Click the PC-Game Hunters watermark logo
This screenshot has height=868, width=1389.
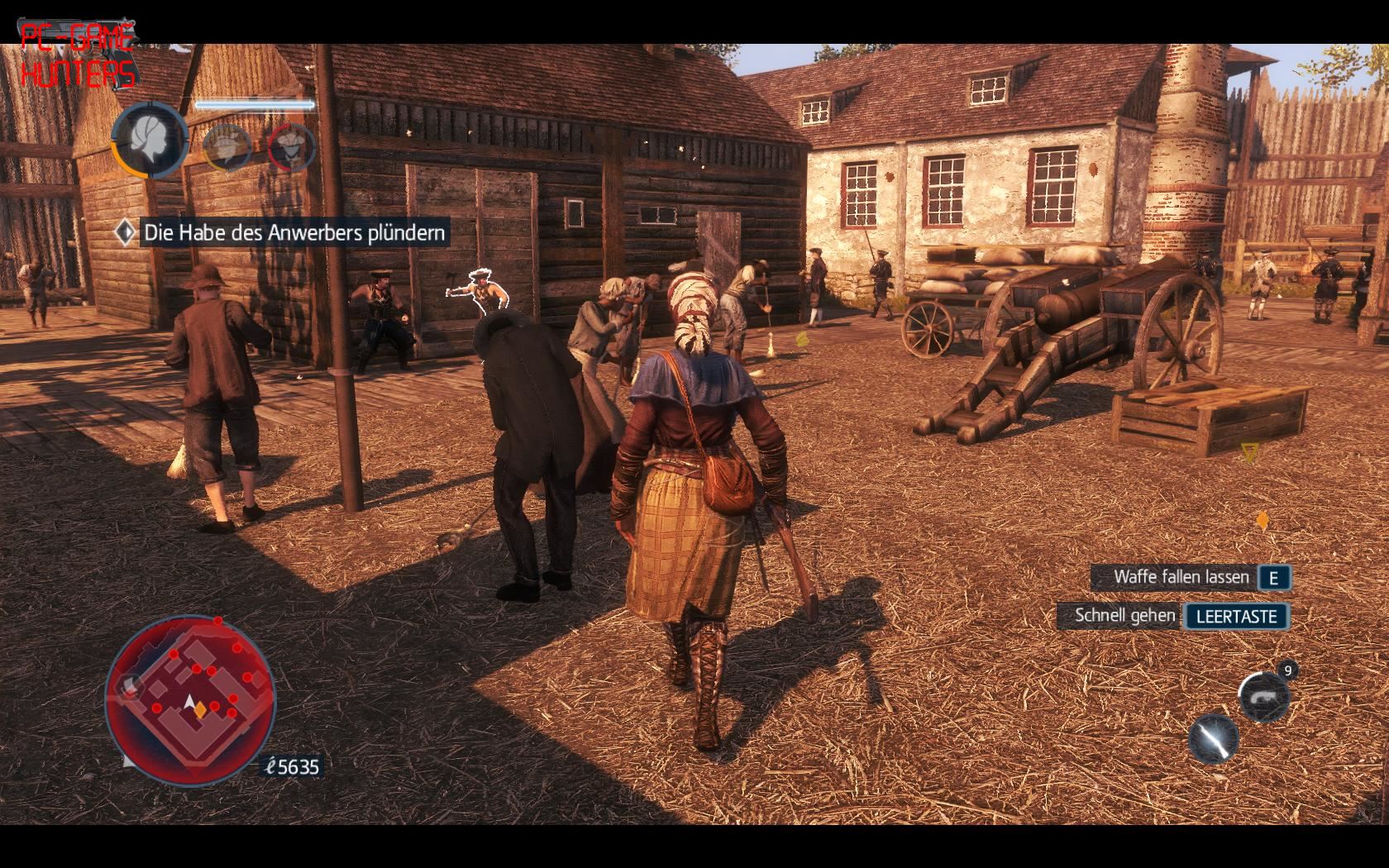pyautogui.click(x=76, y=56)
